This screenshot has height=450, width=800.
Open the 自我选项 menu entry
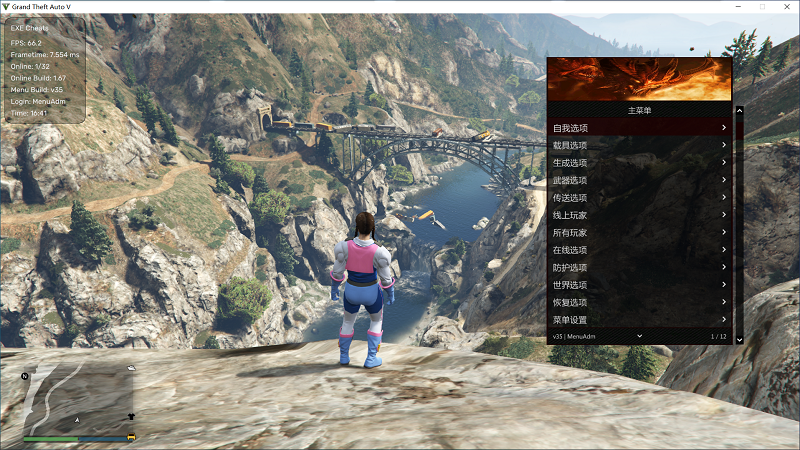pyautogui.click(x=640, y=128)
